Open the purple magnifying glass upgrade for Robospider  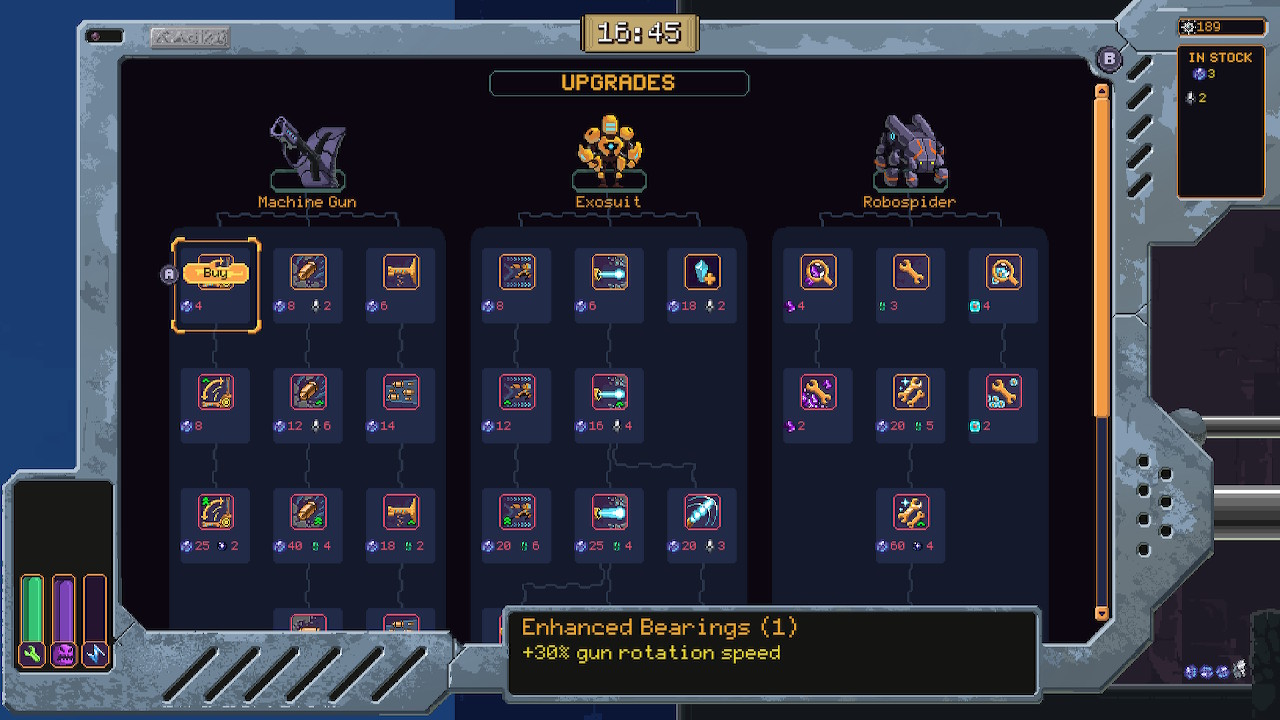pos(816,270)
